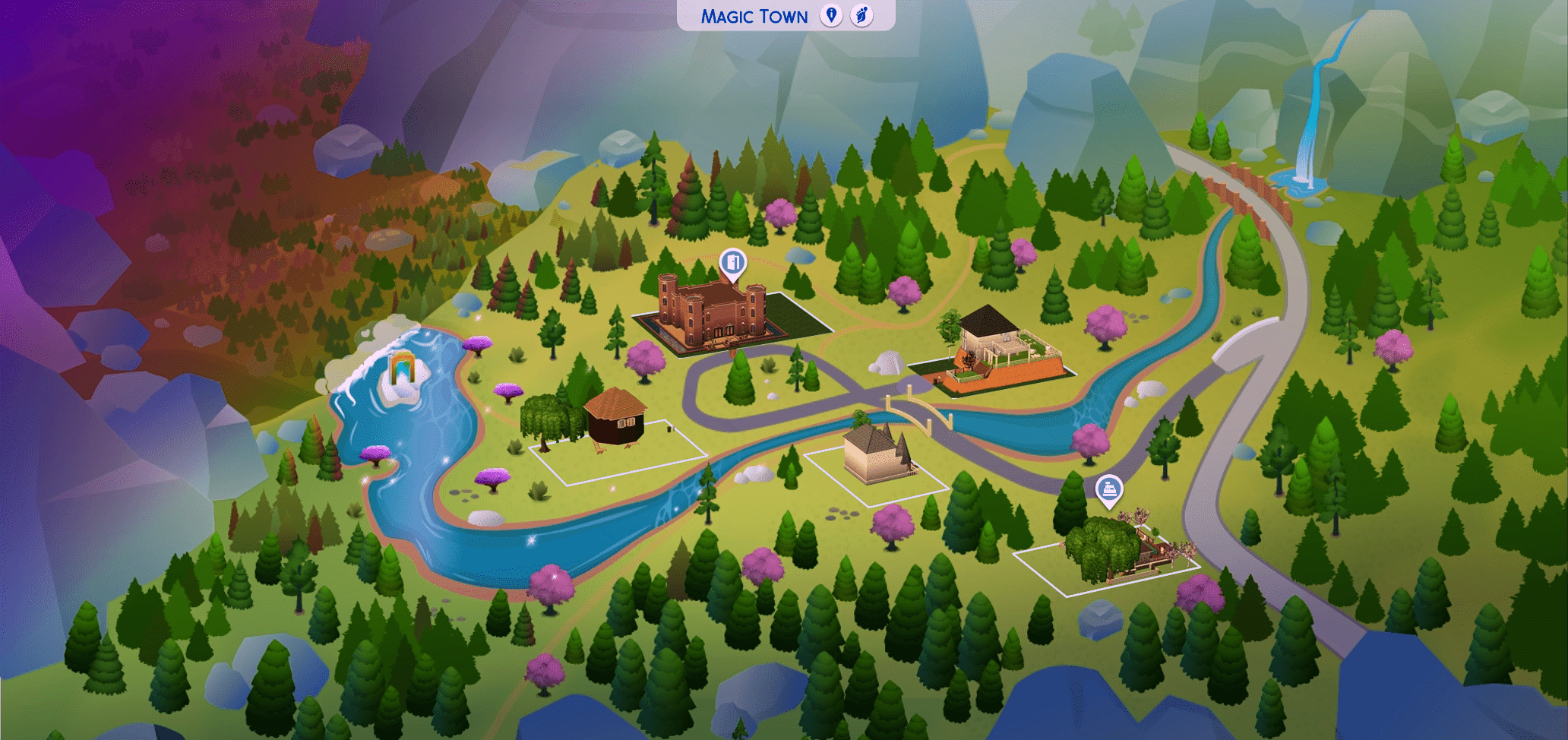The image size is (1568, 740).
Task: Select the tree-covered retail lot
Action: 1109,551
